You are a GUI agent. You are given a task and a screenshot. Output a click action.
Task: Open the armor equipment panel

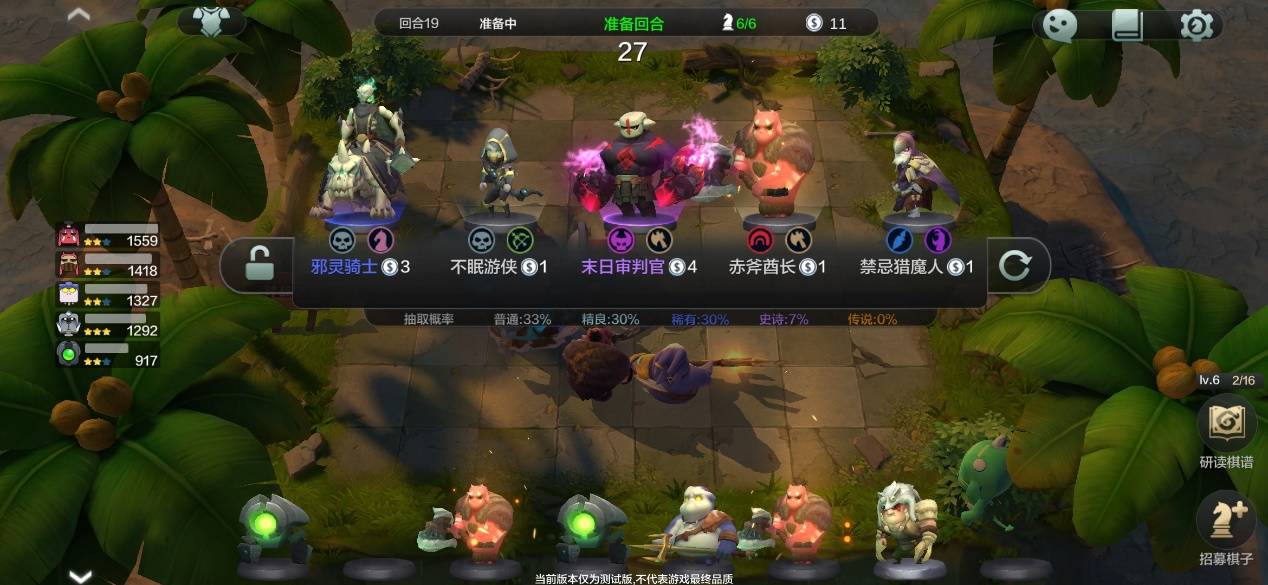[x=211, y=20]
